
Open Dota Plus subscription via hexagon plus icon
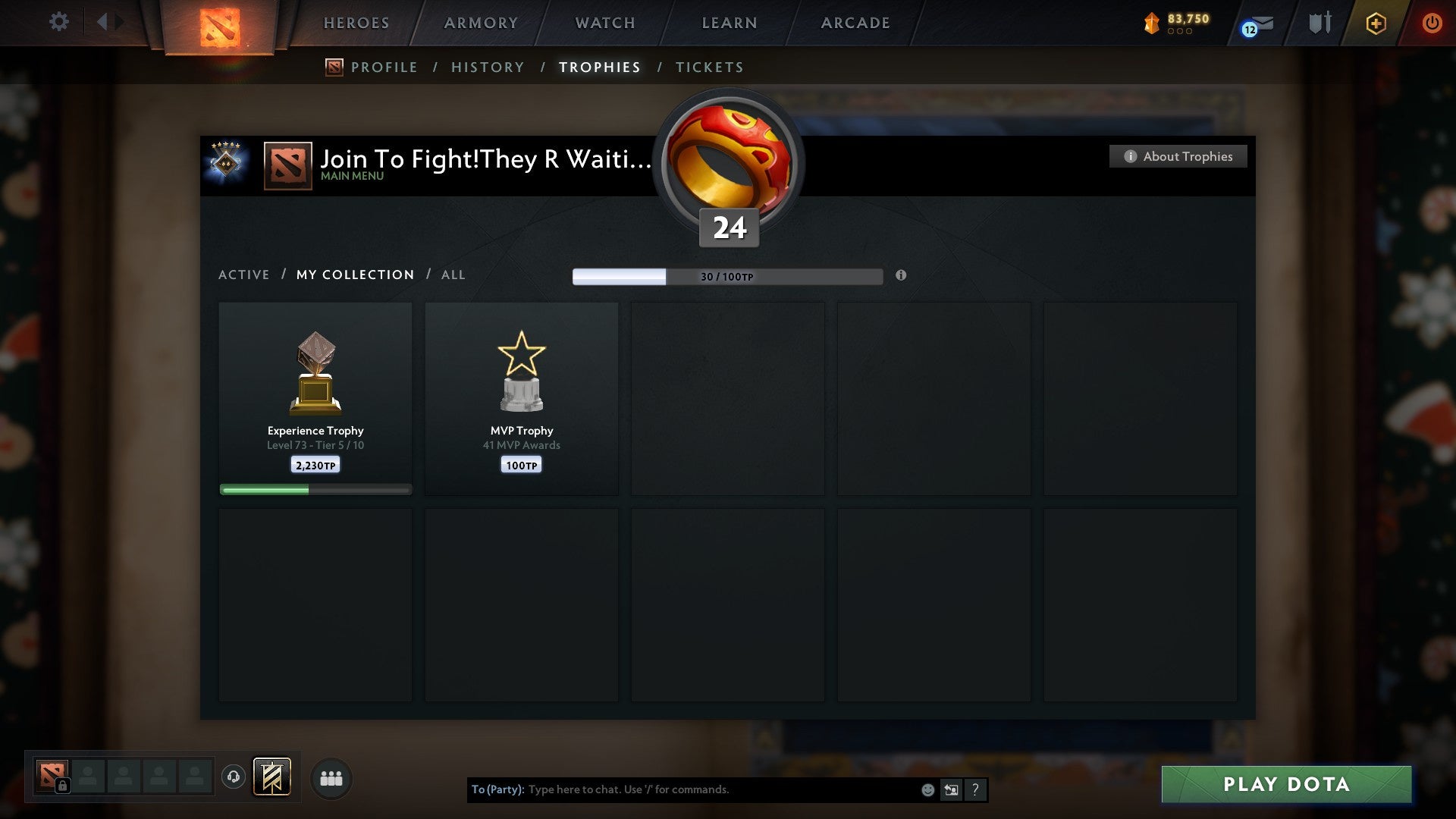click(x=1375, y=23)
